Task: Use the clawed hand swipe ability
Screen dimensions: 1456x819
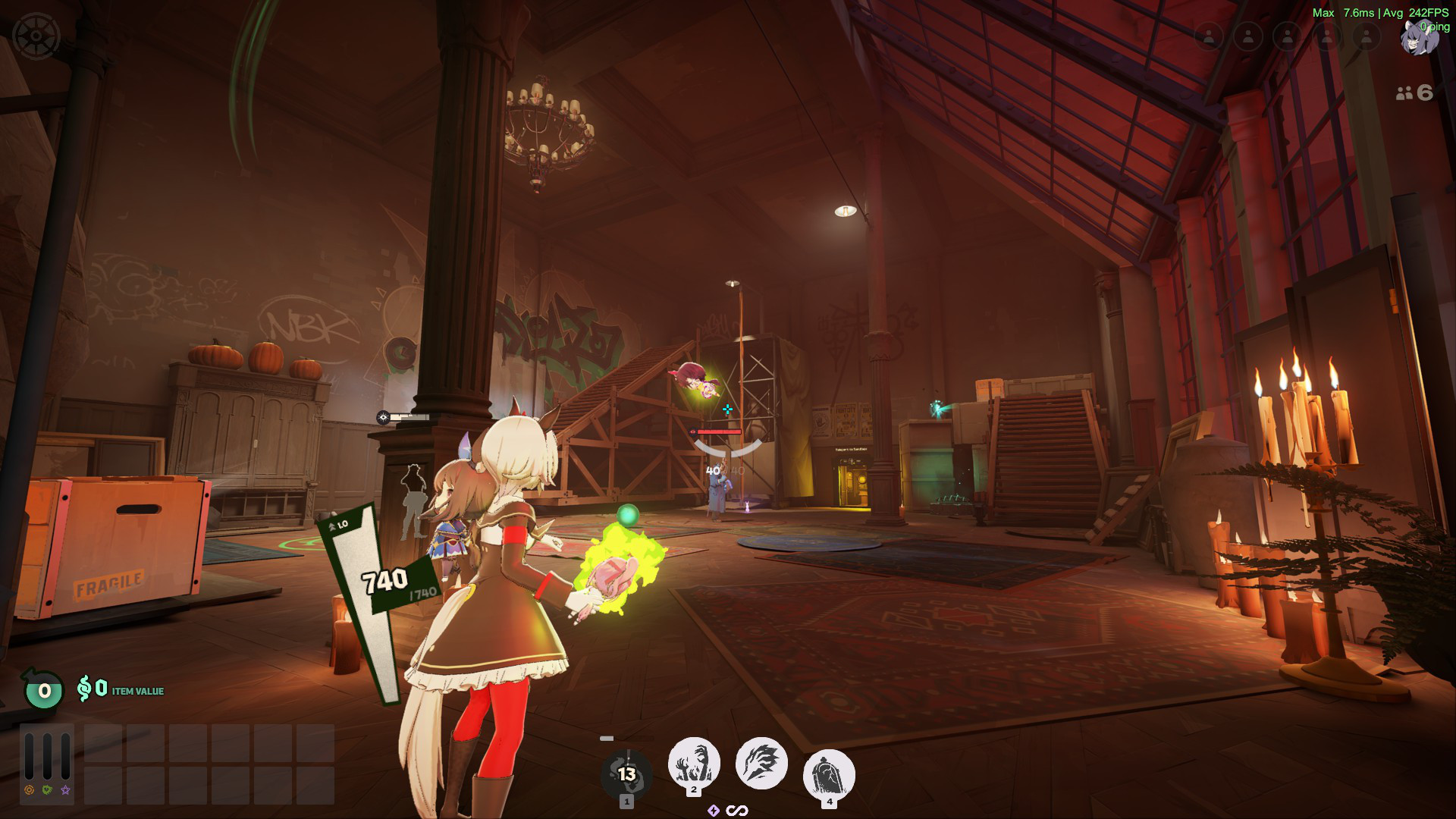Action: click(761, 763)
